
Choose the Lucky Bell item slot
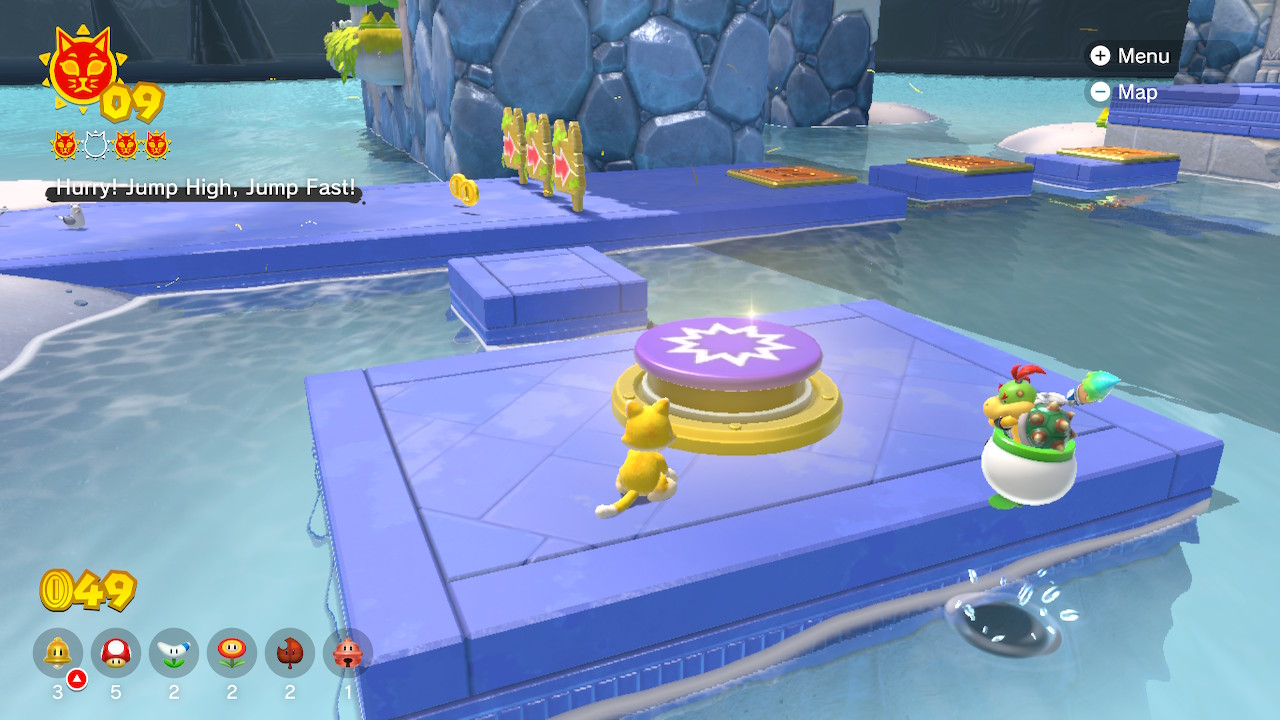point(348,654)
